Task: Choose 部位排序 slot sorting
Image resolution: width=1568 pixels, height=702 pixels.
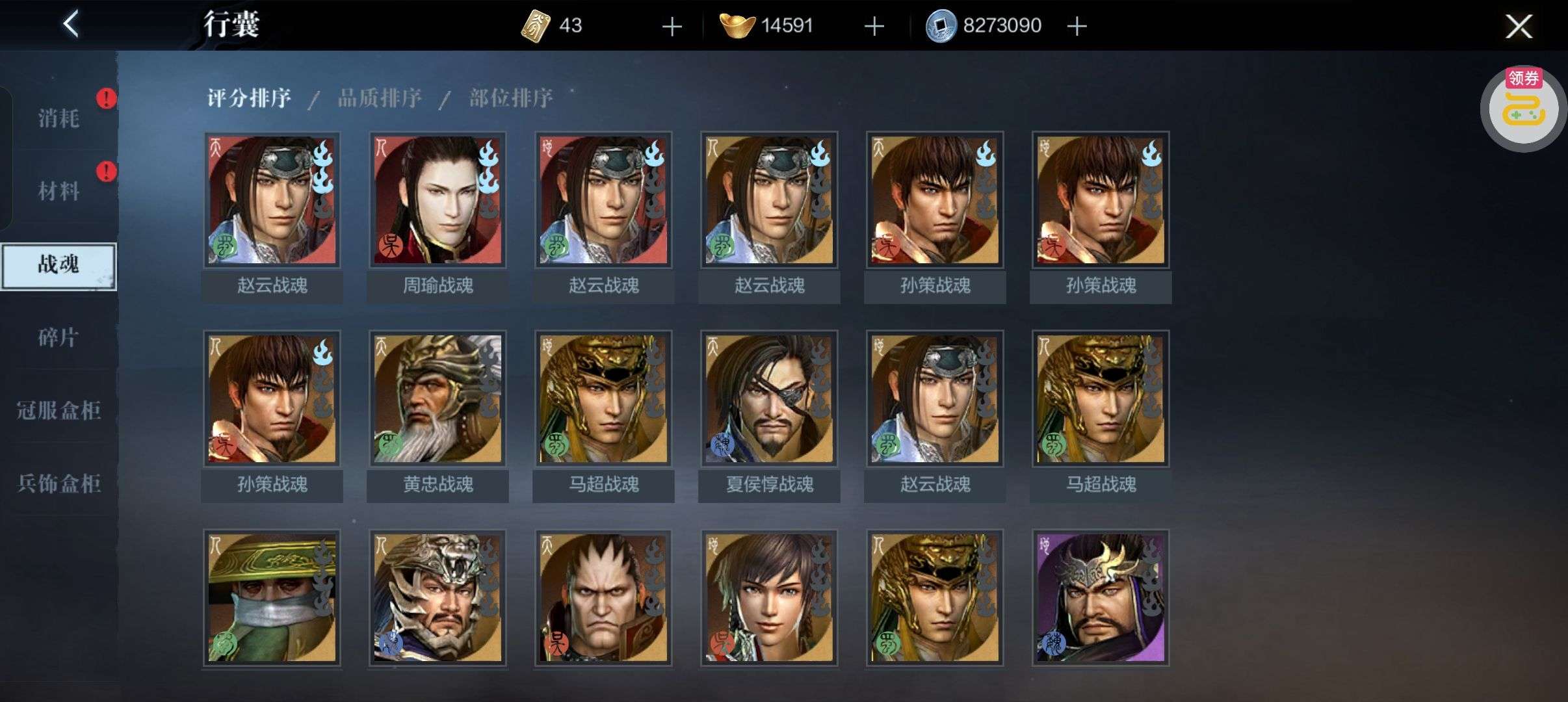Action: [511, 98]
